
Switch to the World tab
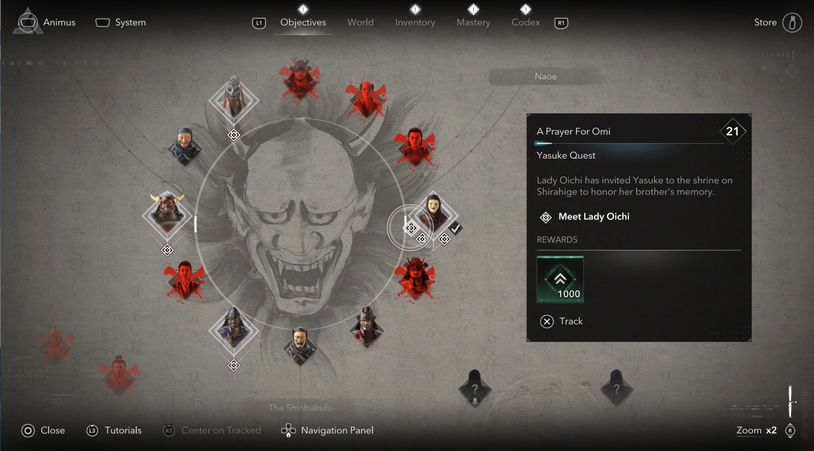[360, 22]
